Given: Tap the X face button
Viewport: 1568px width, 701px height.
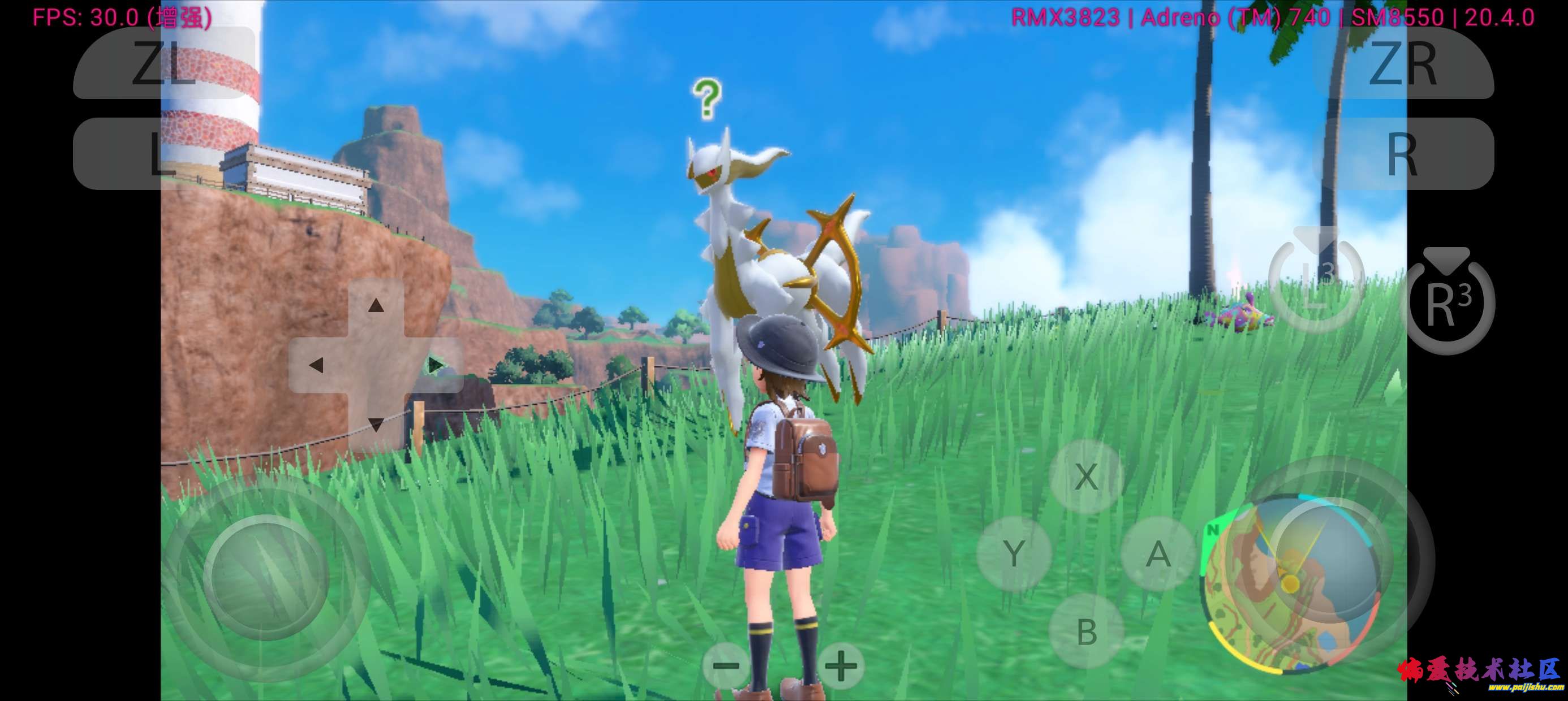Looking at the screenshot, I should pos(1087,477).
